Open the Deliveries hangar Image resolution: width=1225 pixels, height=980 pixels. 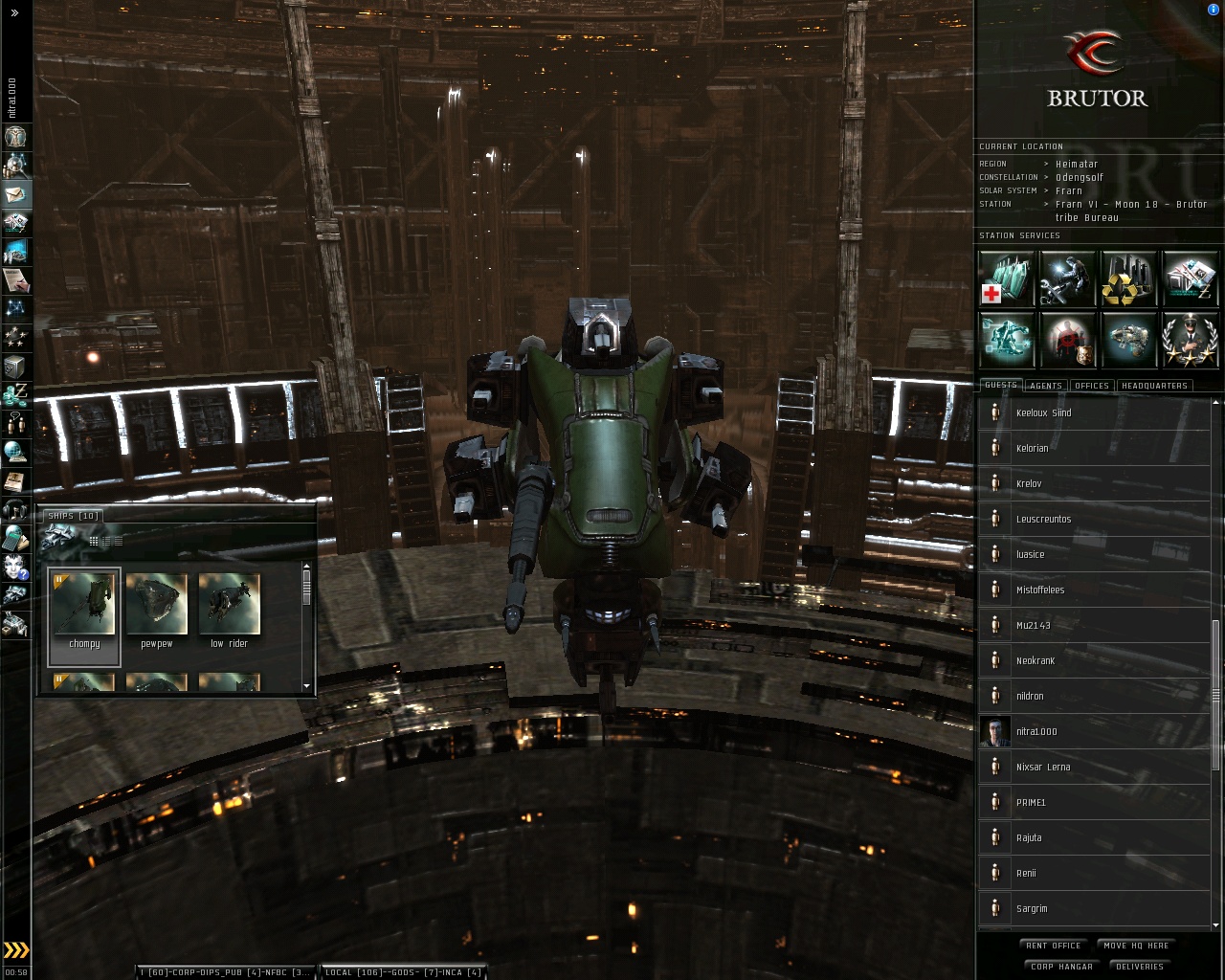1140,967
